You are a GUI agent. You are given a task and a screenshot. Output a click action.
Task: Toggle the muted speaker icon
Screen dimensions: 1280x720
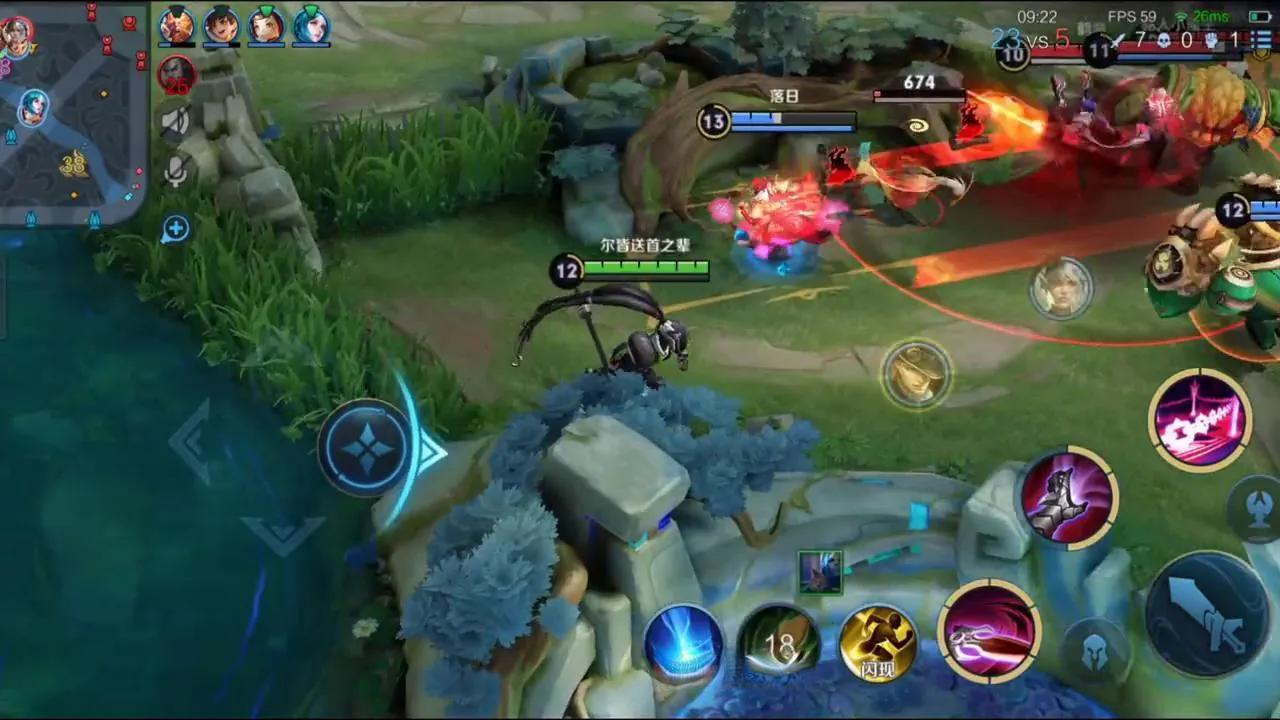click(x=175, y=122)
